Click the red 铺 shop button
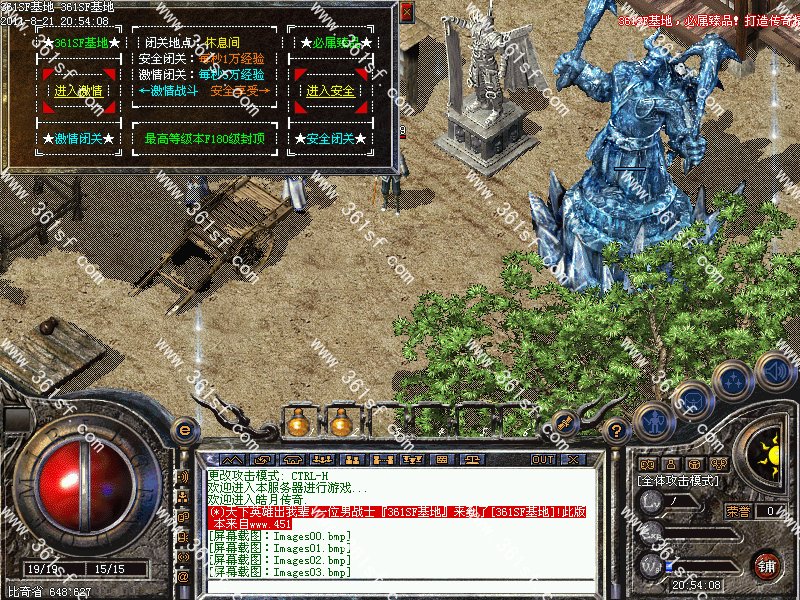The image size is (800, 600). pos(766,564)
